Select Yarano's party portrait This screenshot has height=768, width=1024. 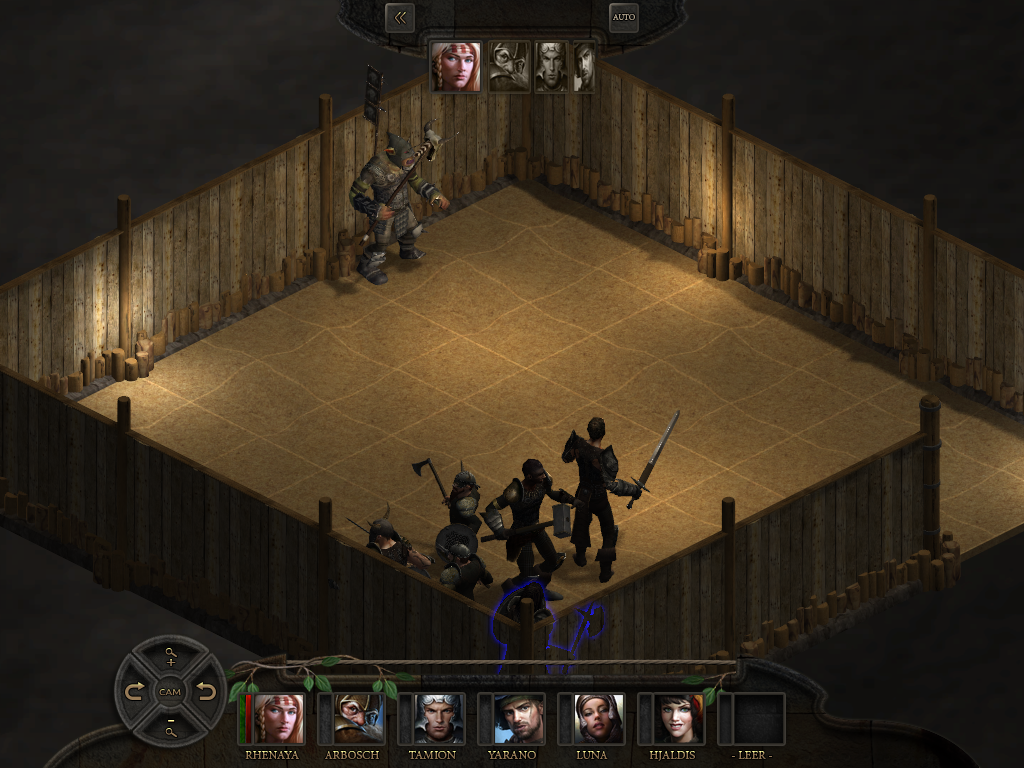pyautogui.click(x=518, y=719)
